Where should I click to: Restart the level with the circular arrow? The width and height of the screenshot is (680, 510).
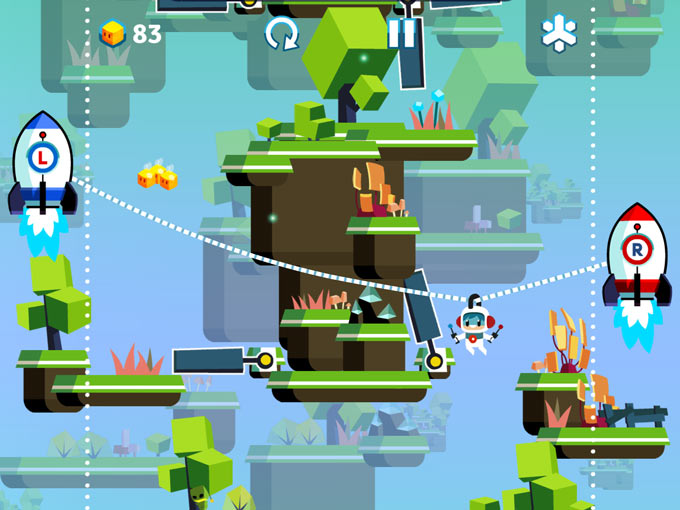[x=281, y=34]
